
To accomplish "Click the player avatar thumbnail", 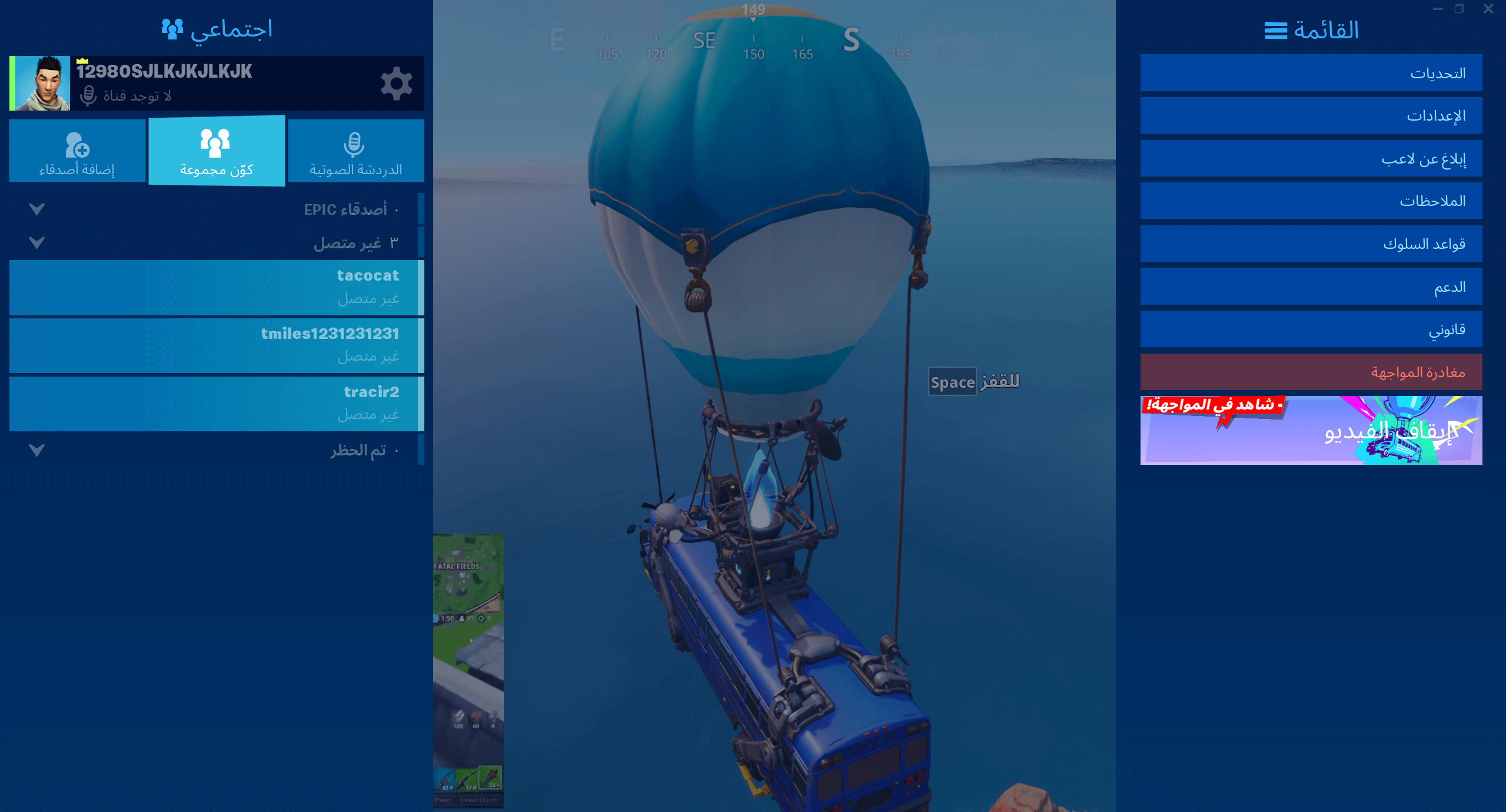I will click(x=40, y=83).
